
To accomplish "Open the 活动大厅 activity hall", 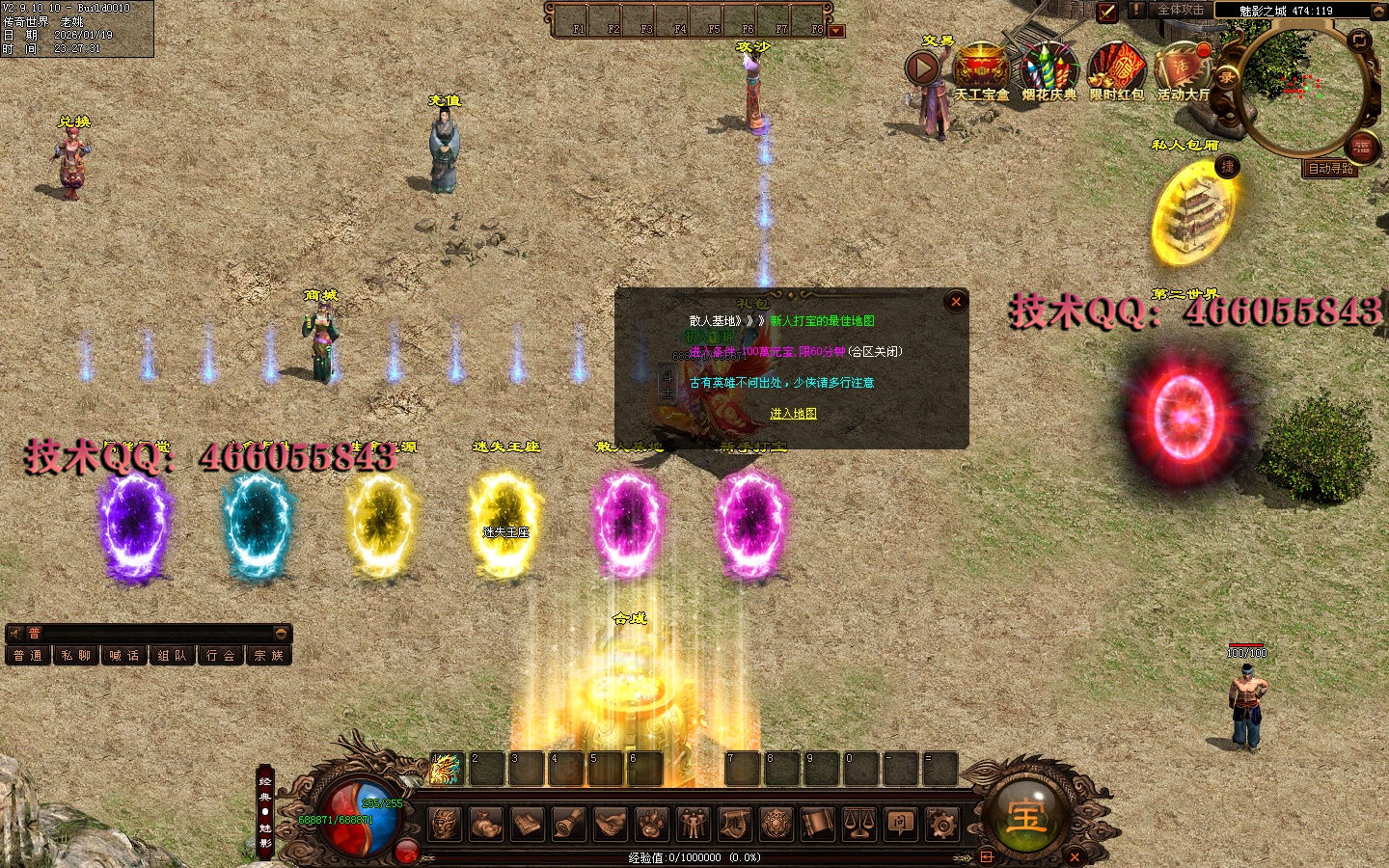I will [x=1183, y=69].
